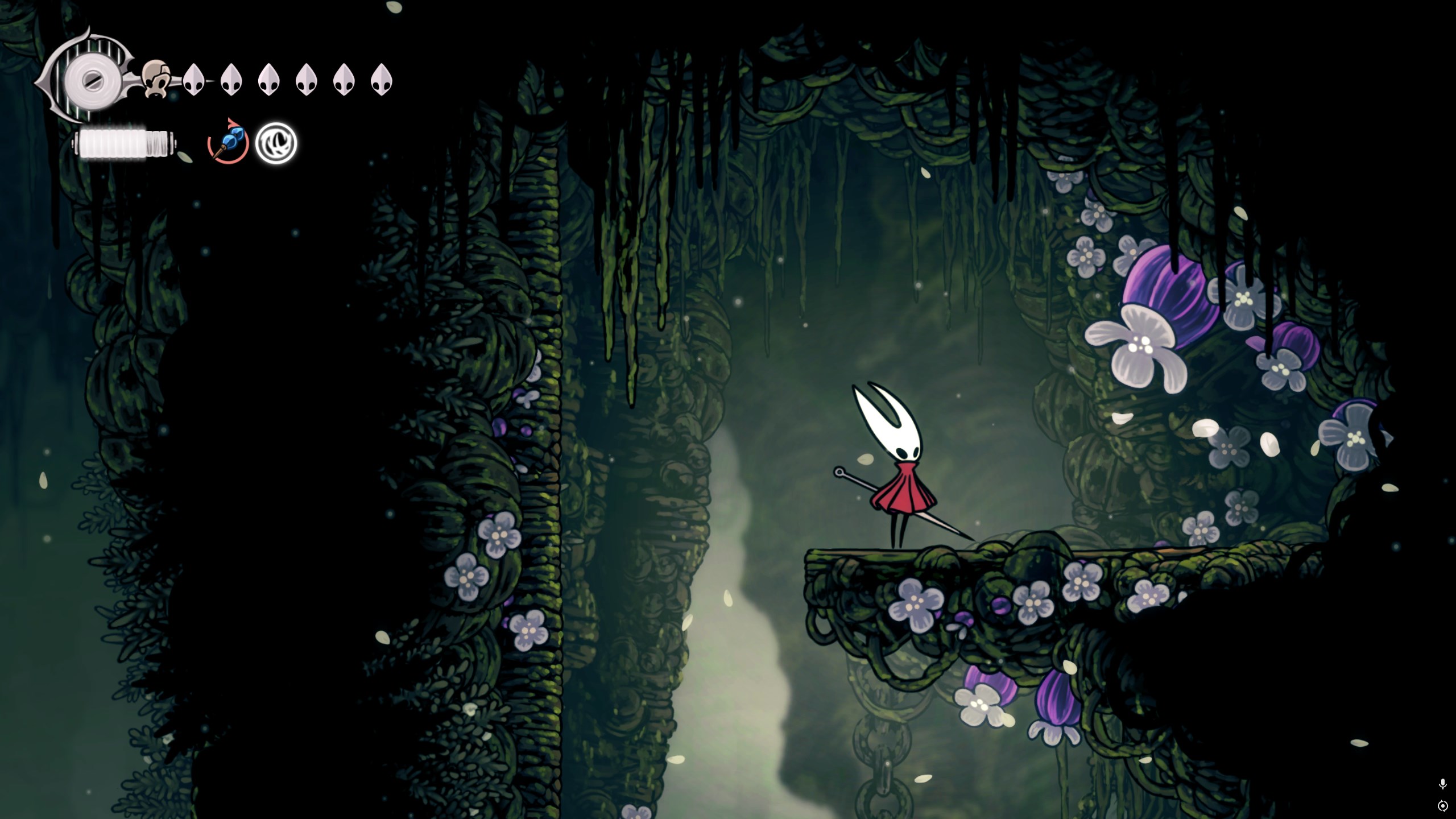Select the blue dart tool icon
The height and width of the screenshot is (819, 1456).
click(x=228, y=142)
